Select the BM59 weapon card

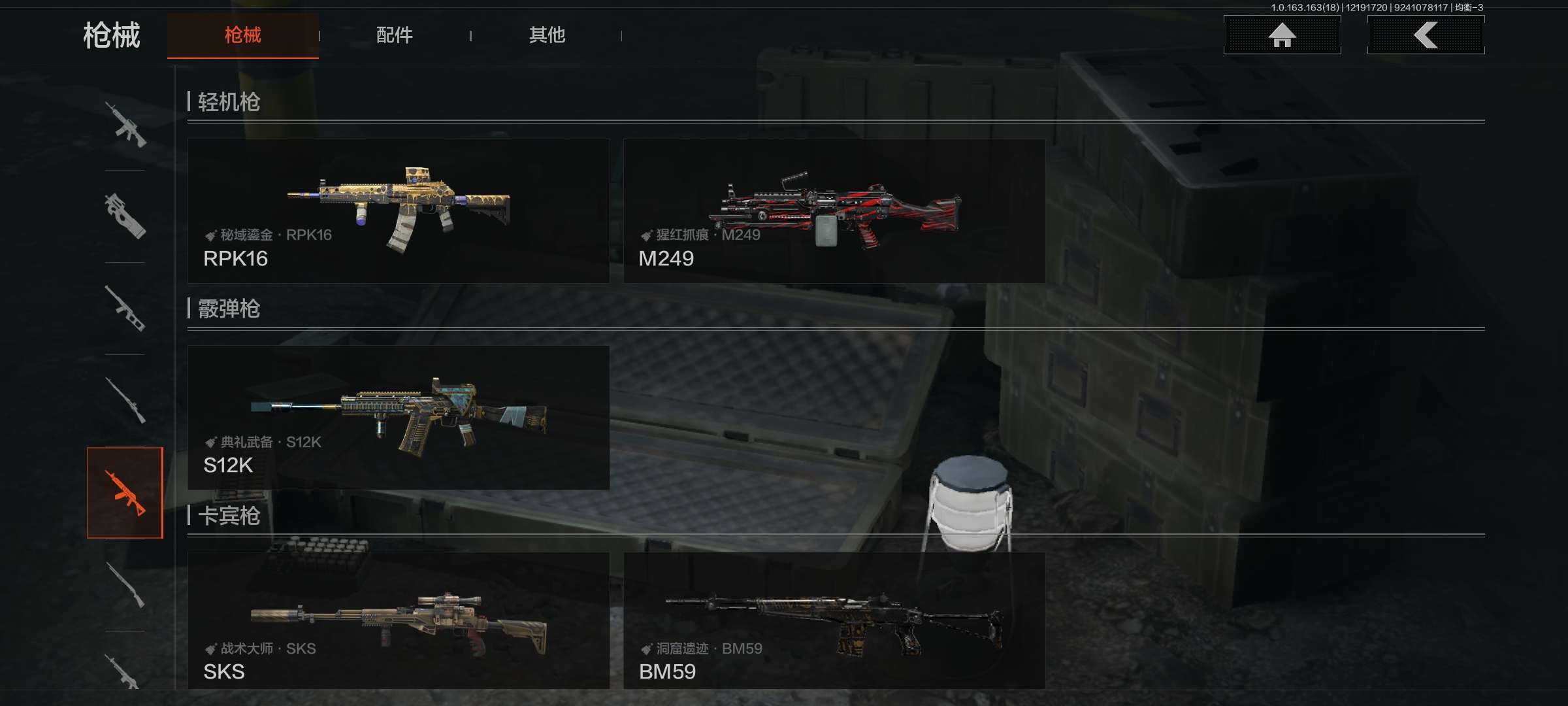click(834, 620)
